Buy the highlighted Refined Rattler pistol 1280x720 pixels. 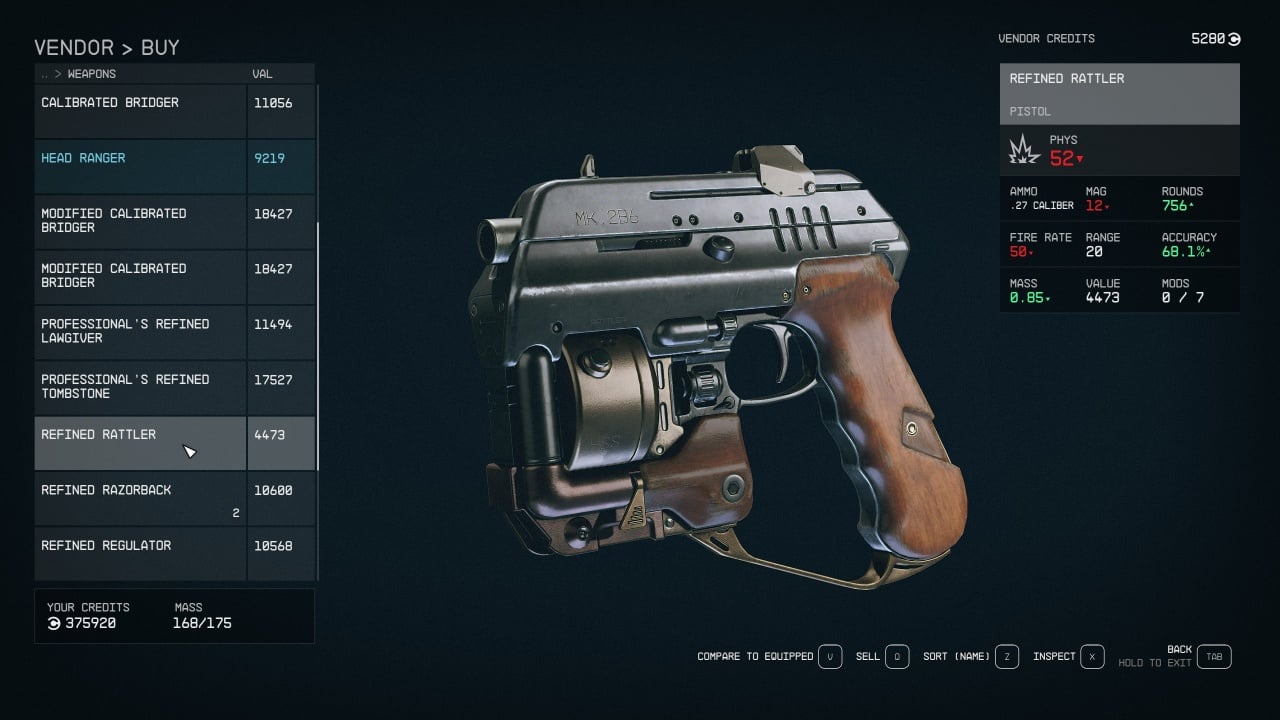click(140, 443)
